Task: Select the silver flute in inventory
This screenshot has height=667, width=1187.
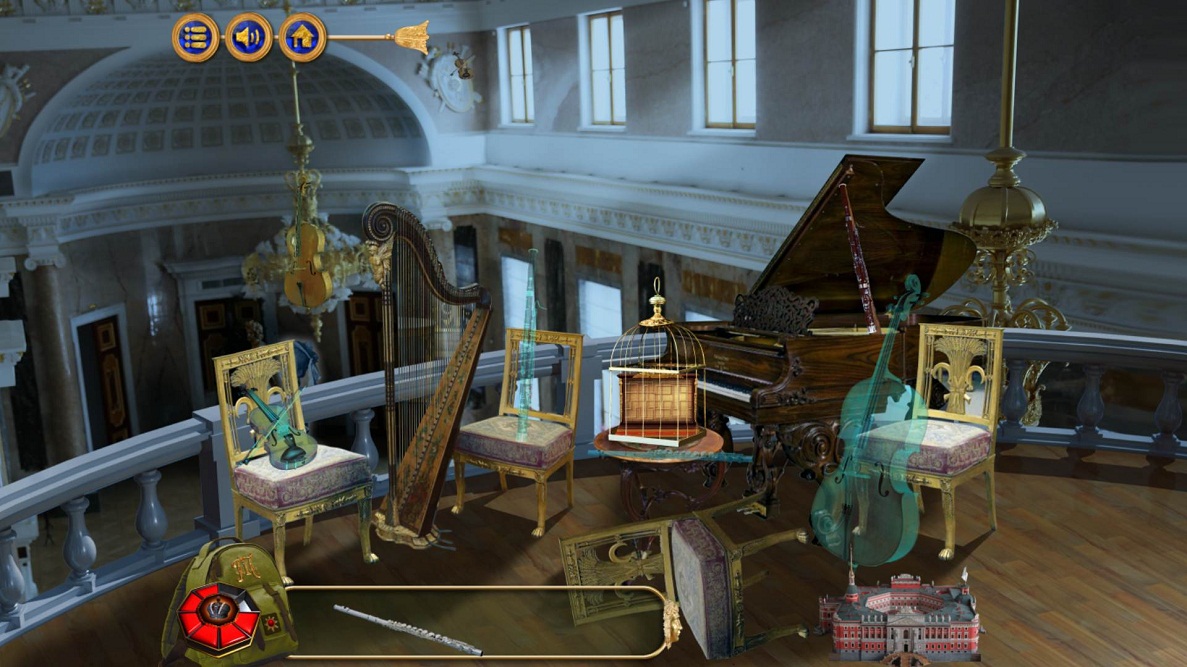Action: pyautogui.click(x=407, y=630)
